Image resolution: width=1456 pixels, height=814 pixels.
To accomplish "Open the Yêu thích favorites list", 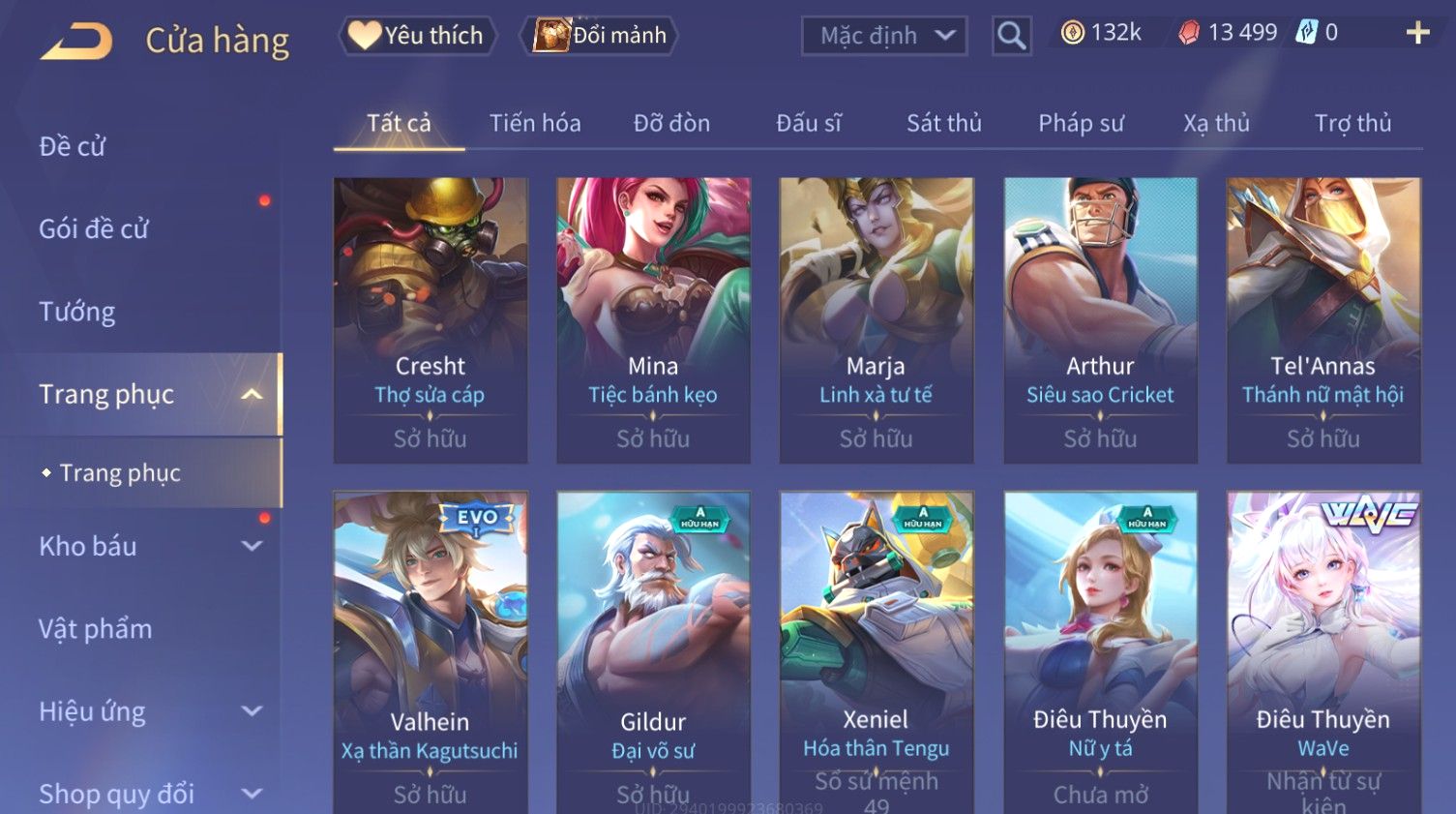I will point(417,36).
